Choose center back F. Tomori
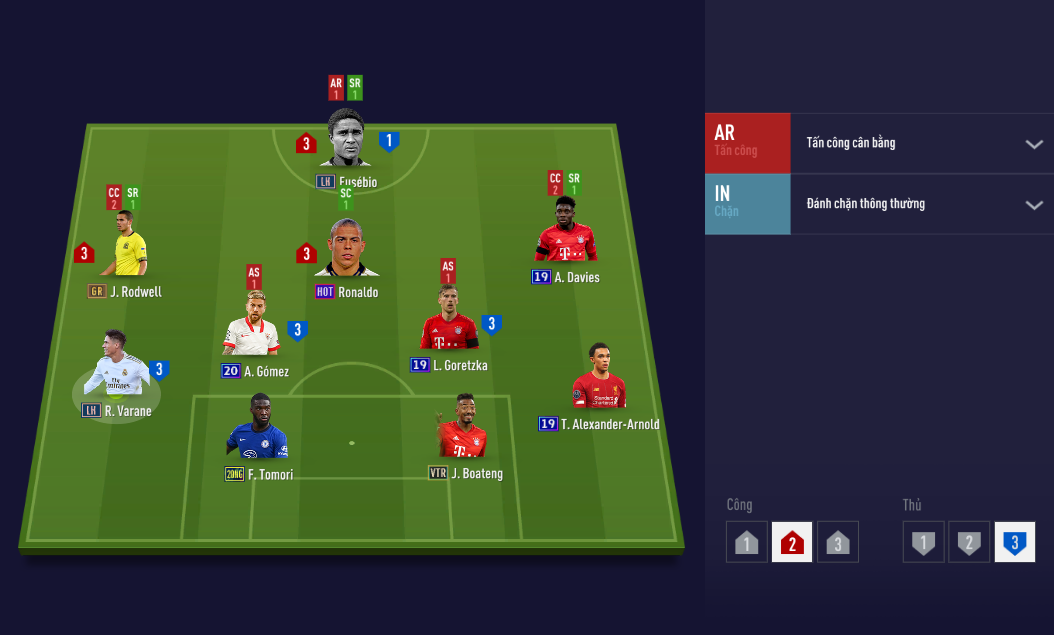The height and width of the screenshot is (635, 1054). (x=258, y=428)
